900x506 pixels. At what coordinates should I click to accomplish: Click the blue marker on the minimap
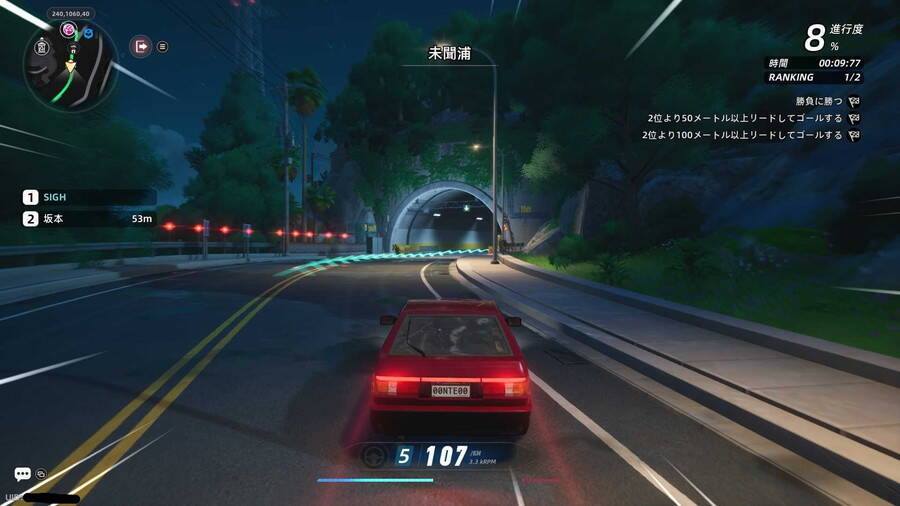coord(87,33)
